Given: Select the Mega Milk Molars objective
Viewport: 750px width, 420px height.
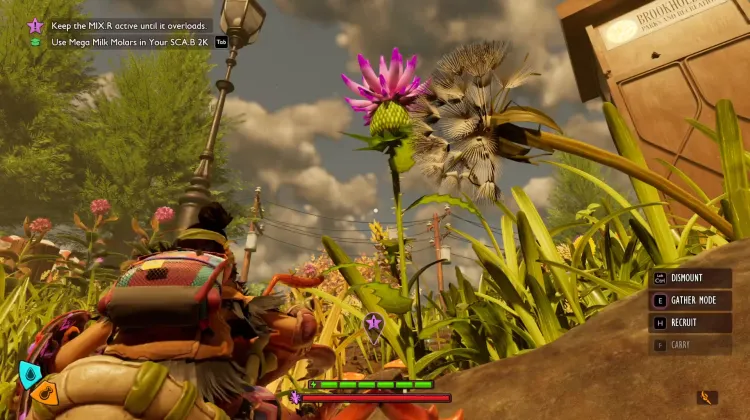Looking at the screenshot, I should (x=130, y=42).
